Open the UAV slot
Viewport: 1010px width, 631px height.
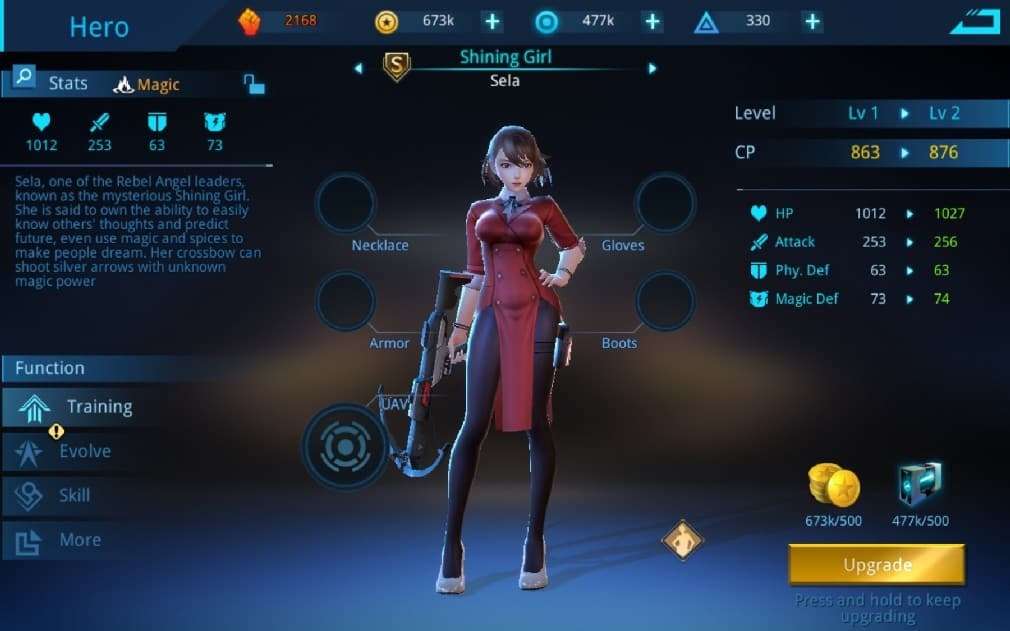(345, 446)
